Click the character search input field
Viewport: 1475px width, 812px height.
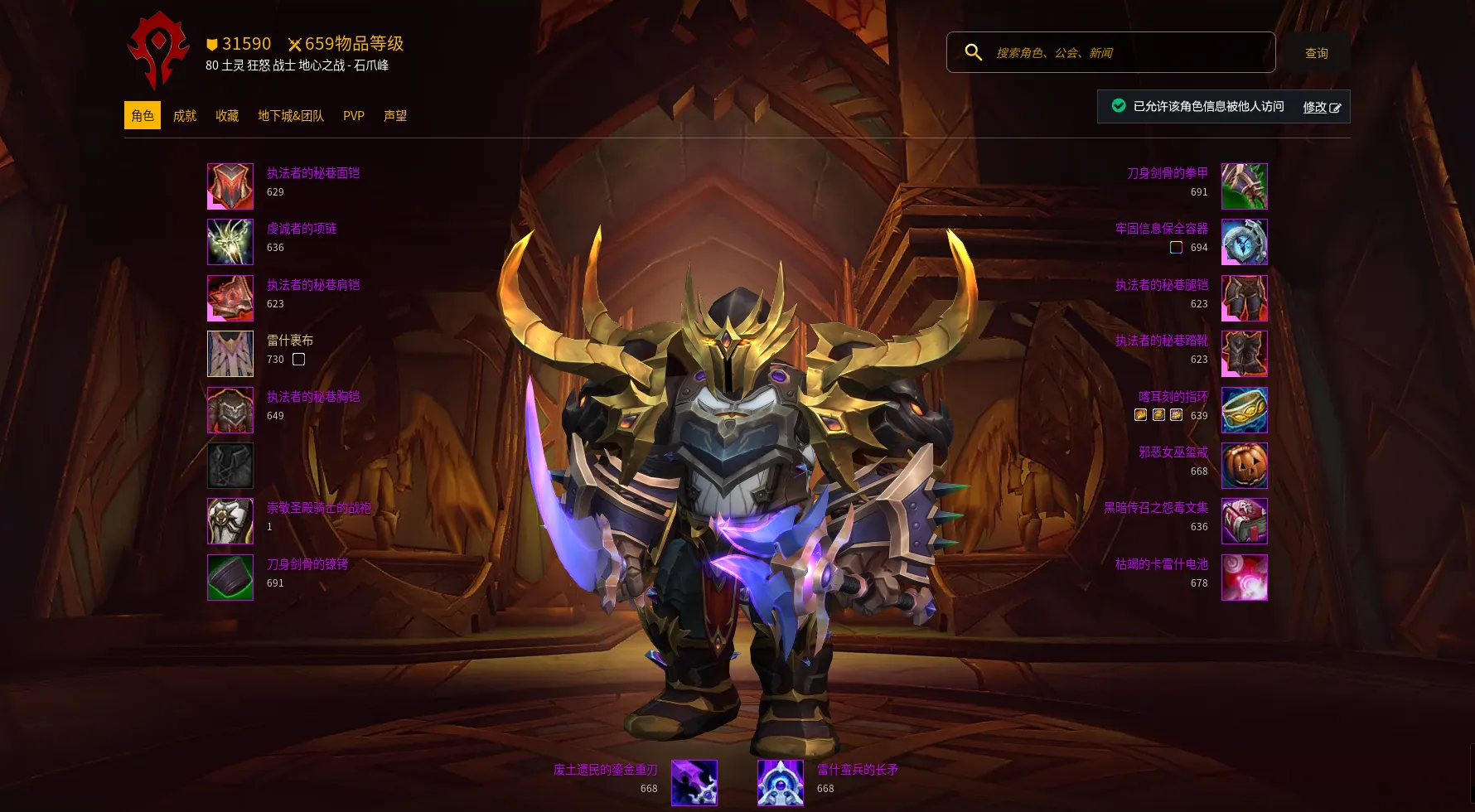pos(1127,53)
